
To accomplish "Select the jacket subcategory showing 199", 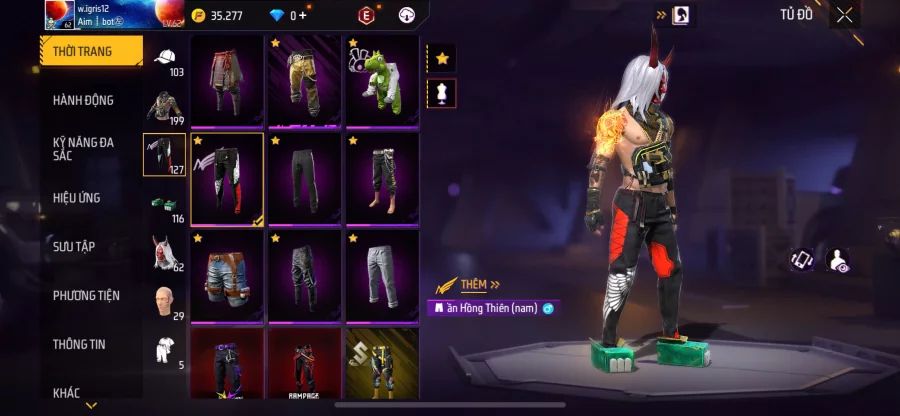I will (164, 107).
